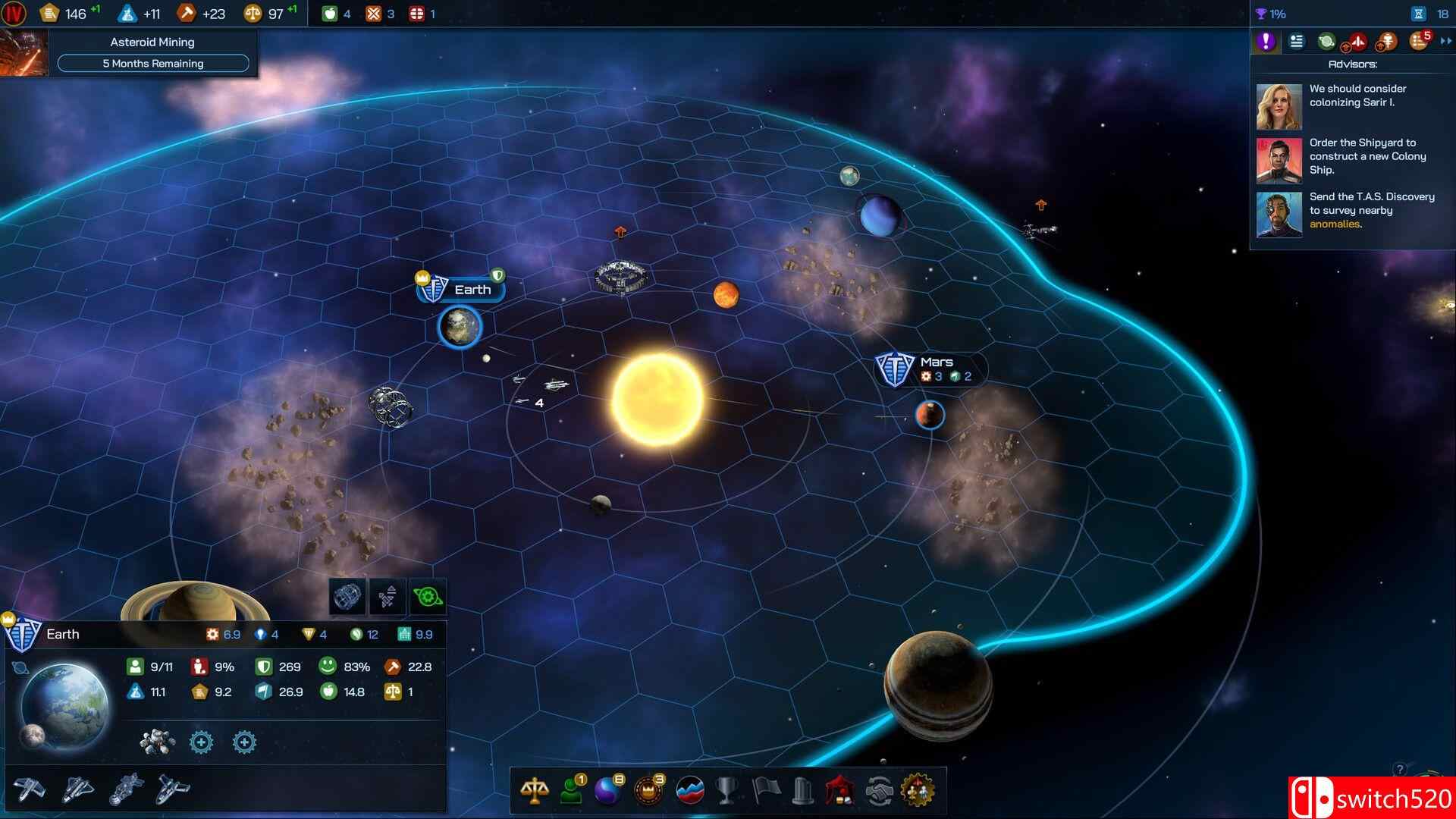This screenshot has height=819, width=1456.
Task: Toggle the orange colony upgrade tab
Action: tap(1387, 42)
